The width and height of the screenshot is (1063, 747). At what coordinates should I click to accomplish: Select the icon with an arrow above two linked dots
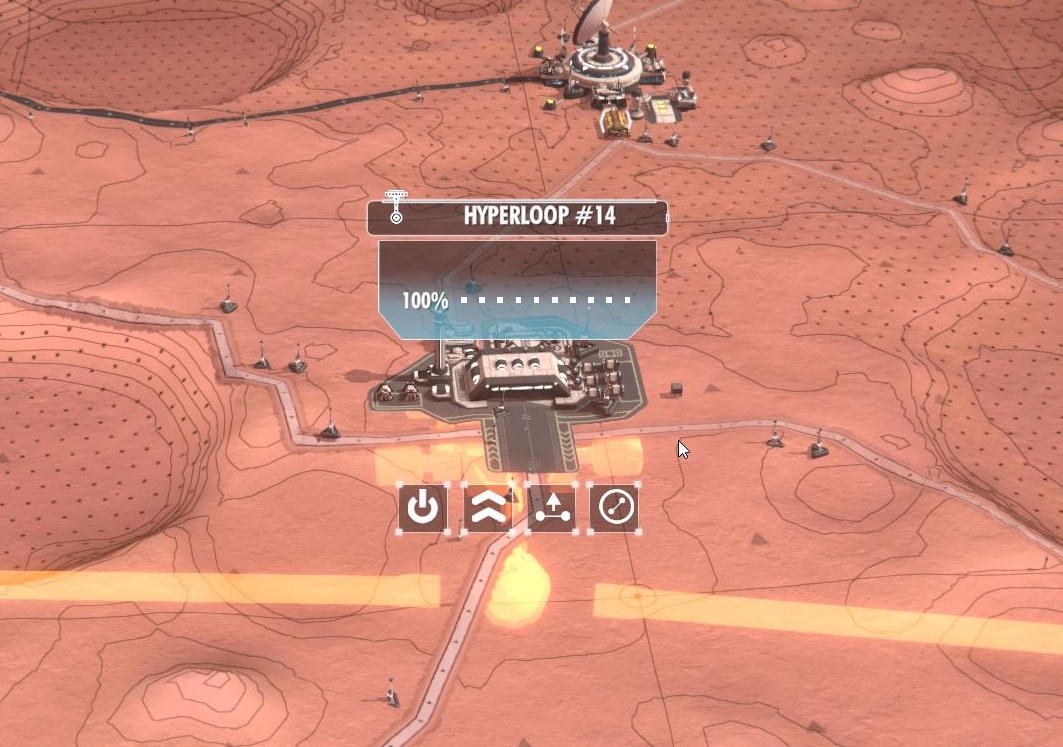click(x=552, y=508)
